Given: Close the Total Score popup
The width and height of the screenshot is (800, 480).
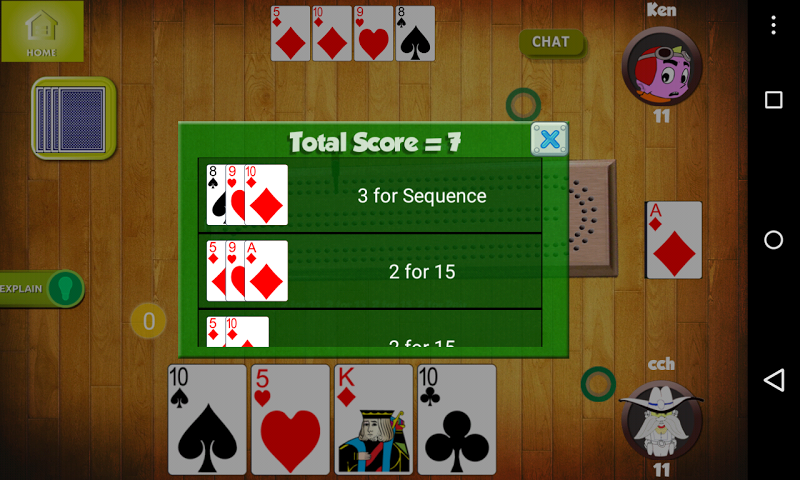Looking at the screenshot, I should tap(549, 140).
